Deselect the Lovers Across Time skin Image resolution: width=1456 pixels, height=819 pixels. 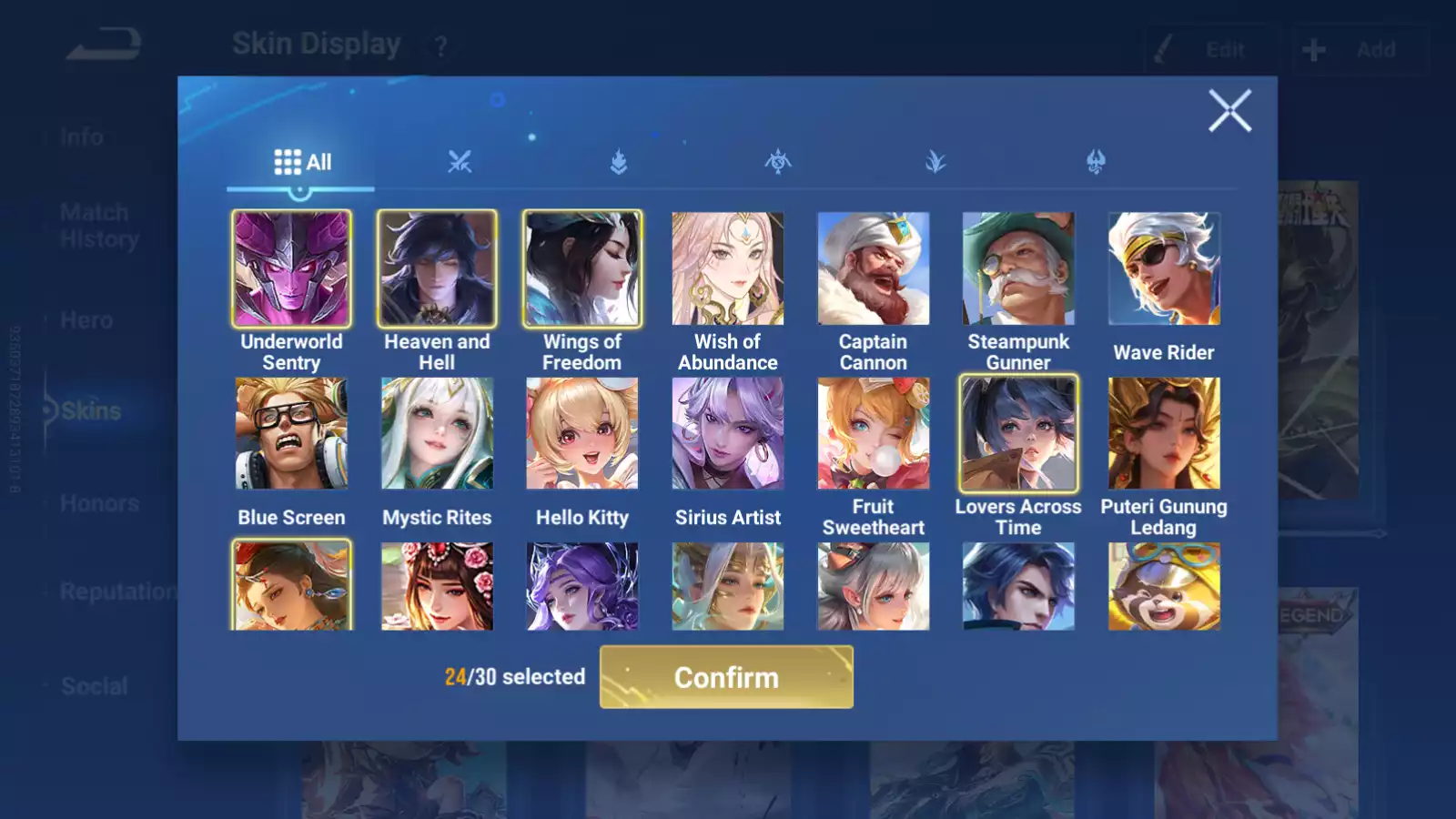click(1018, 434)
